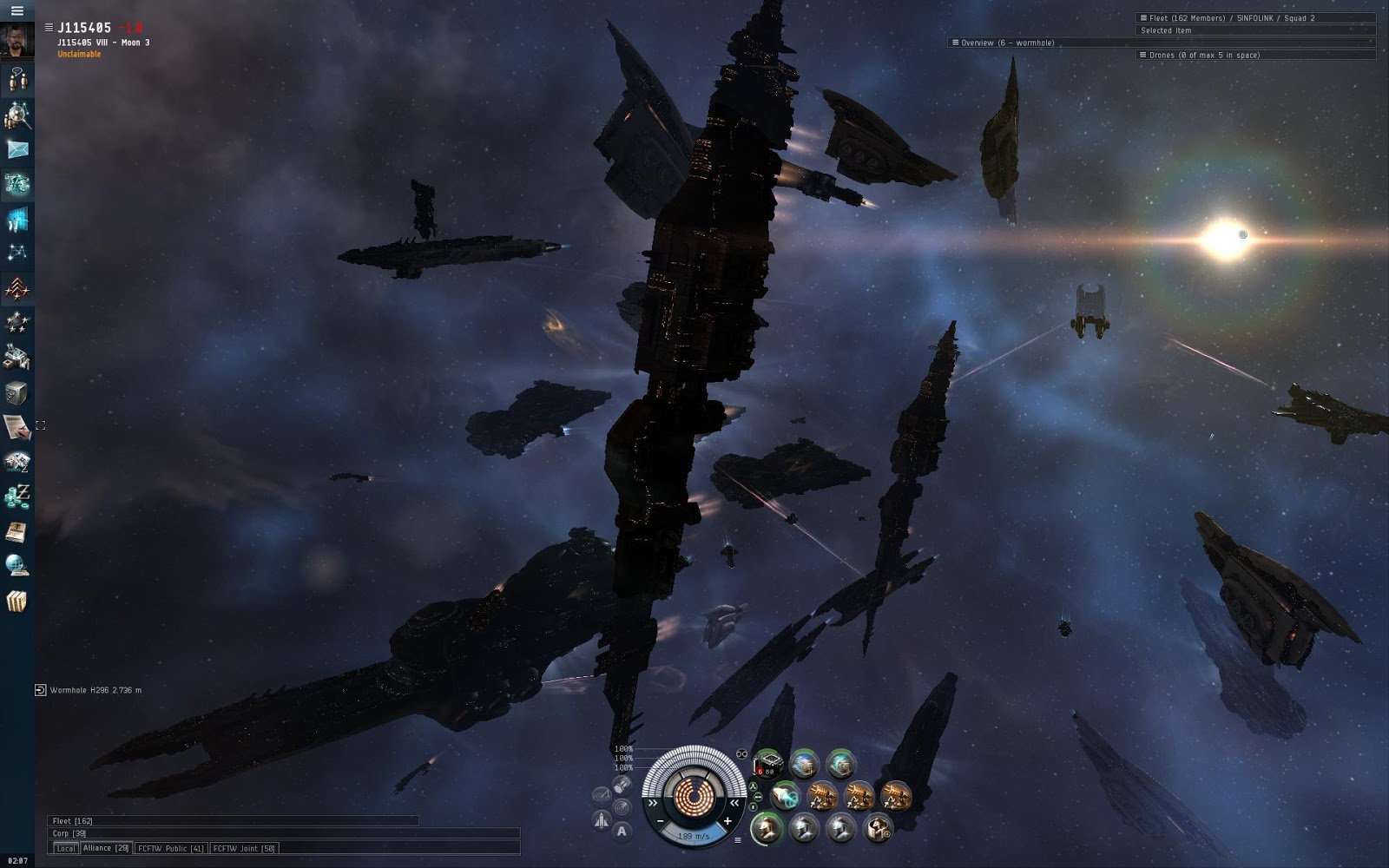Switch to the Alliance chat tab
Screen dimensions: 1389x868
coord(106,848)
